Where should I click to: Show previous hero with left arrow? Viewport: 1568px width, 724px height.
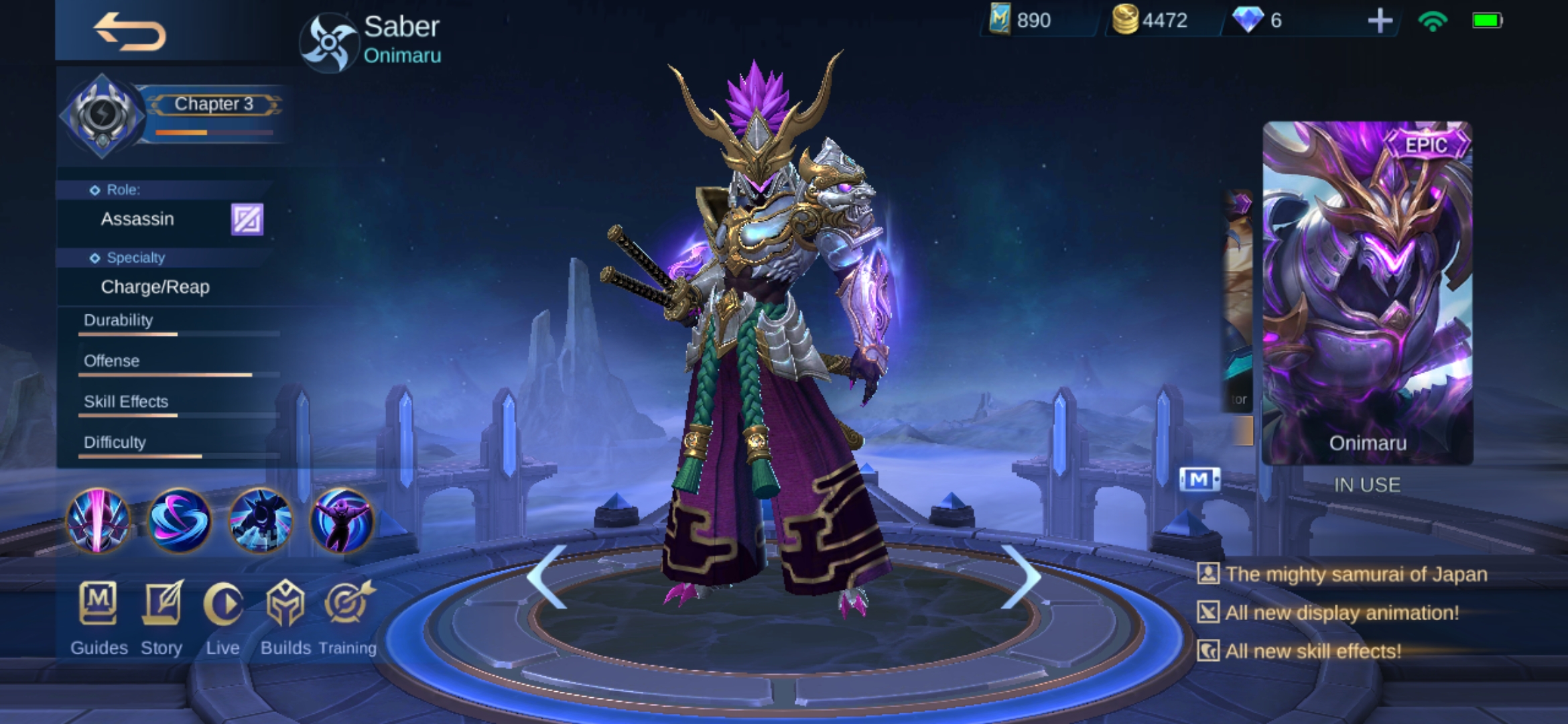point(547,577)
